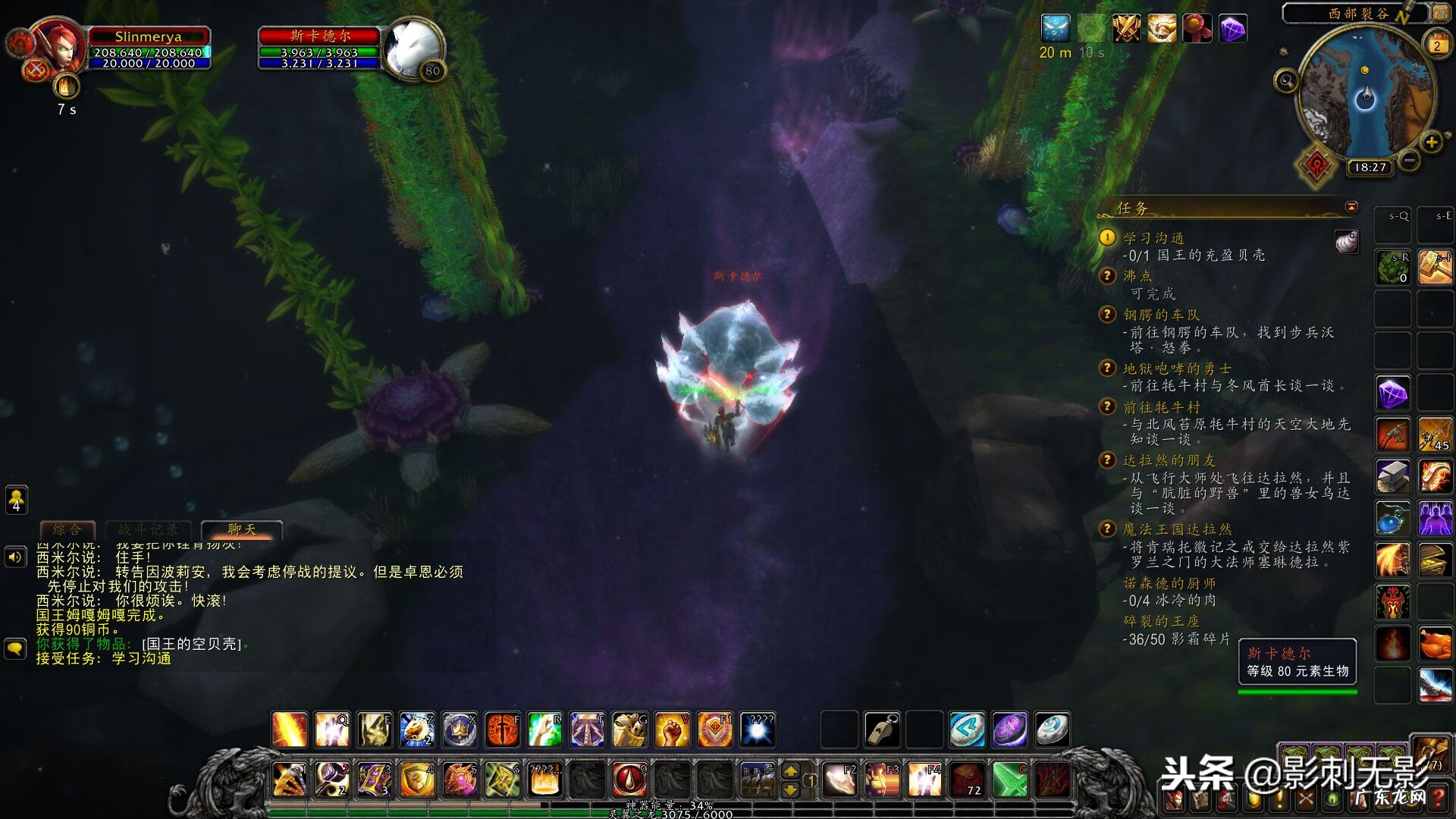Switch to the 聊天 chat tab
The image size is (1456, 819).
tap(242, 529)
